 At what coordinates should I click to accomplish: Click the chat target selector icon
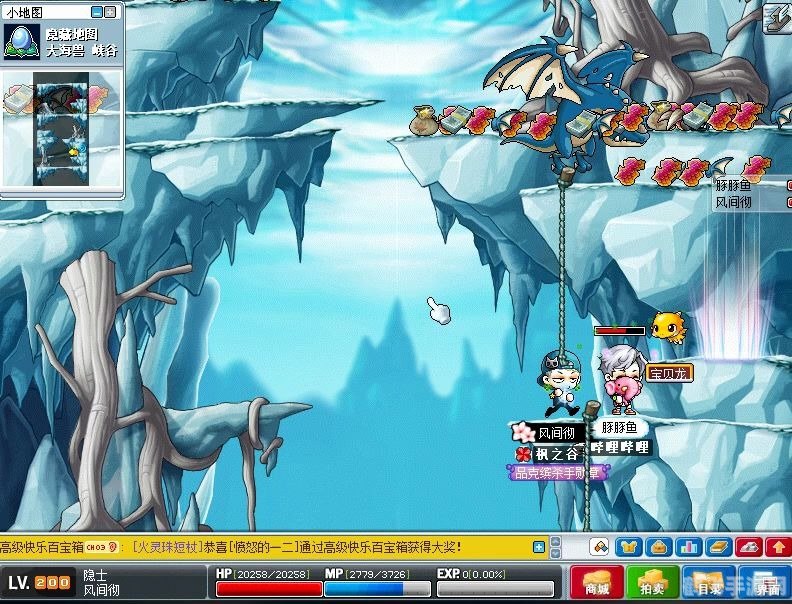(600, 547)
